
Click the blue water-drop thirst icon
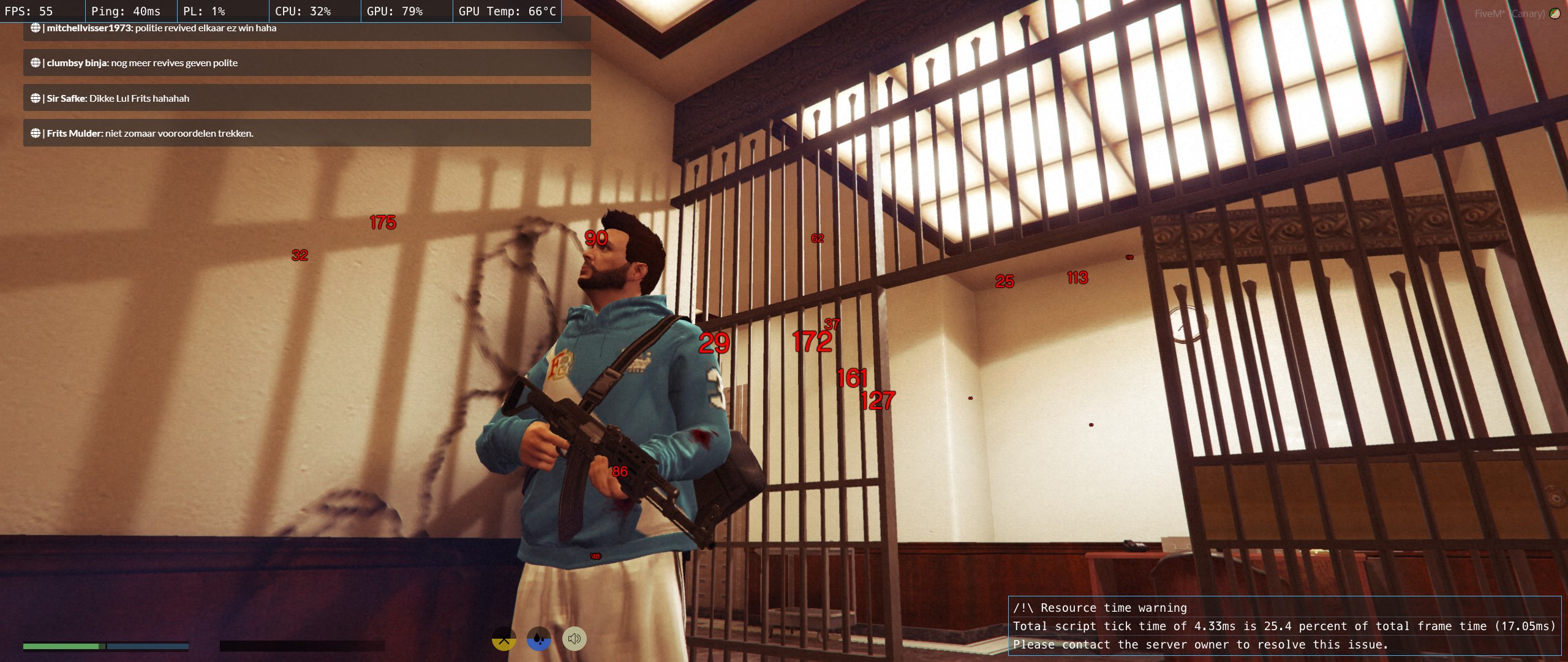click(x=539, y=639)
